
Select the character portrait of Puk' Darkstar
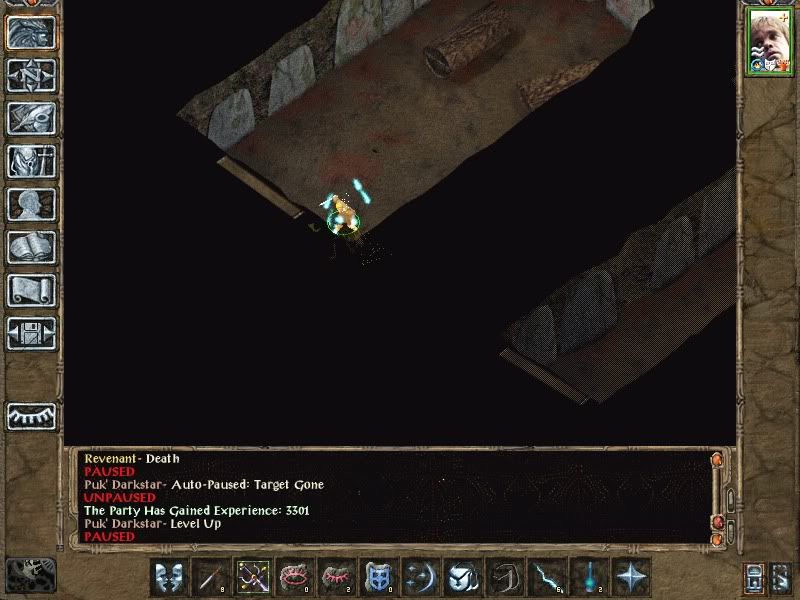(x=767, y=42)
